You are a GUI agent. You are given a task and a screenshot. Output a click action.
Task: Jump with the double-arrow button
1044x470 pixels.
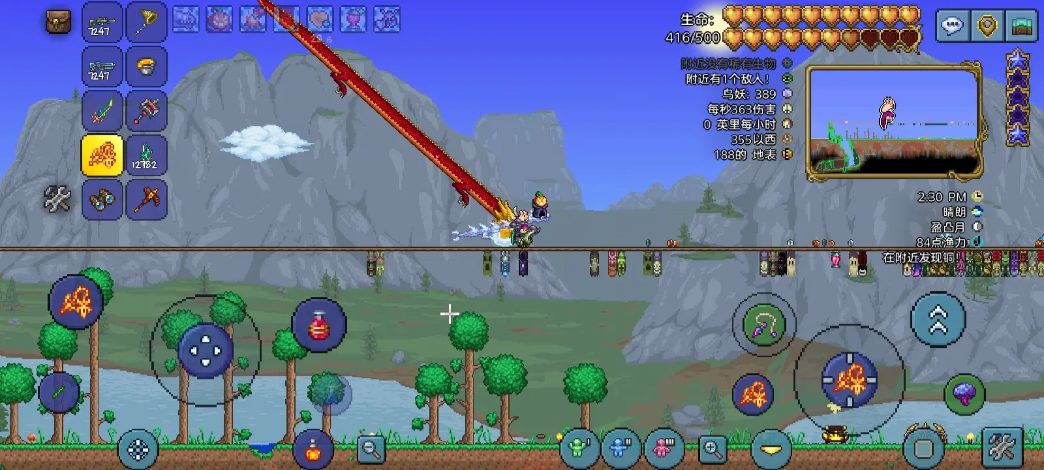click(938, 319)
